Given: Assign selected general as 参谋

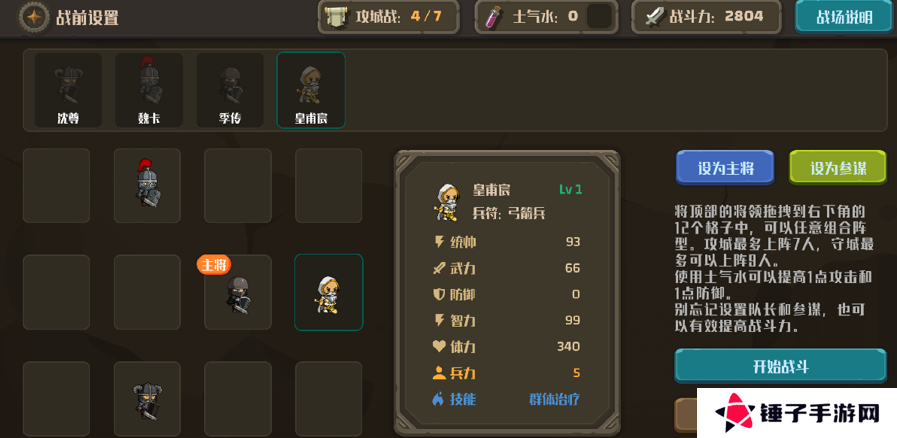Looking at the screenshot, I should click(838, 168).
